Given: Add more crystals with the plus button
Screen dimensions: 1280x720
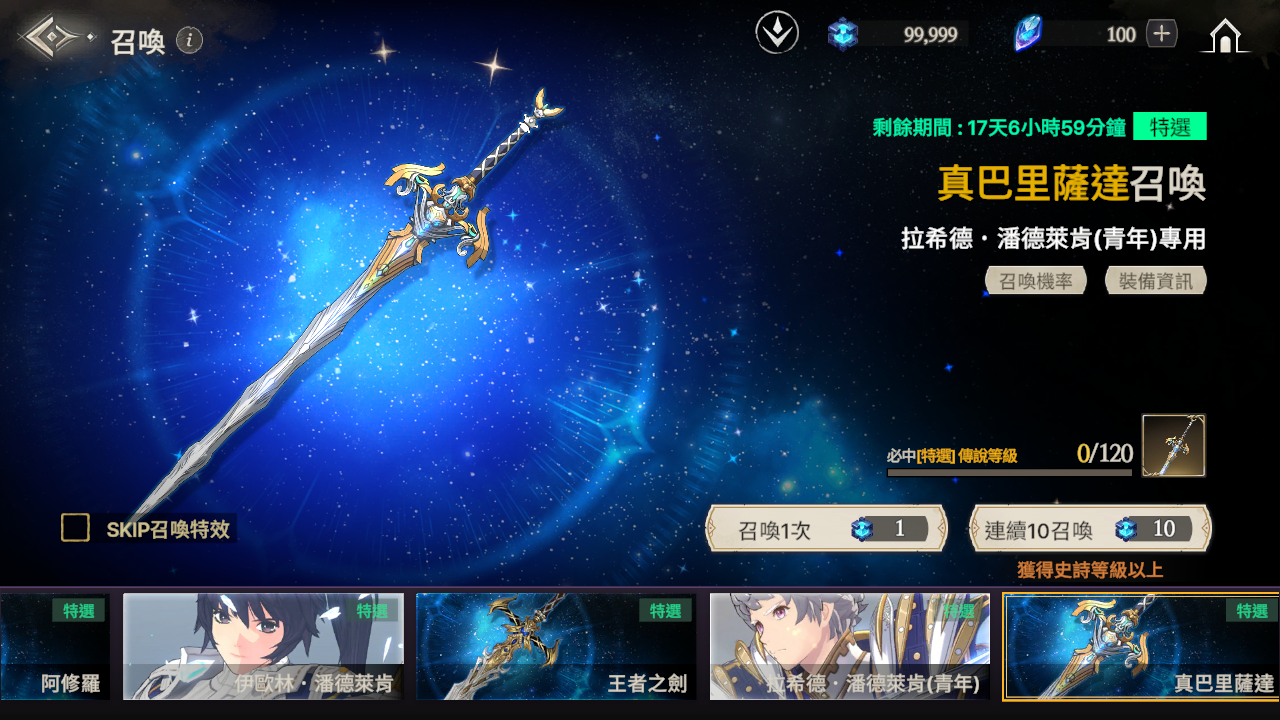Looking at the screenshot, I should point(1161,34).
